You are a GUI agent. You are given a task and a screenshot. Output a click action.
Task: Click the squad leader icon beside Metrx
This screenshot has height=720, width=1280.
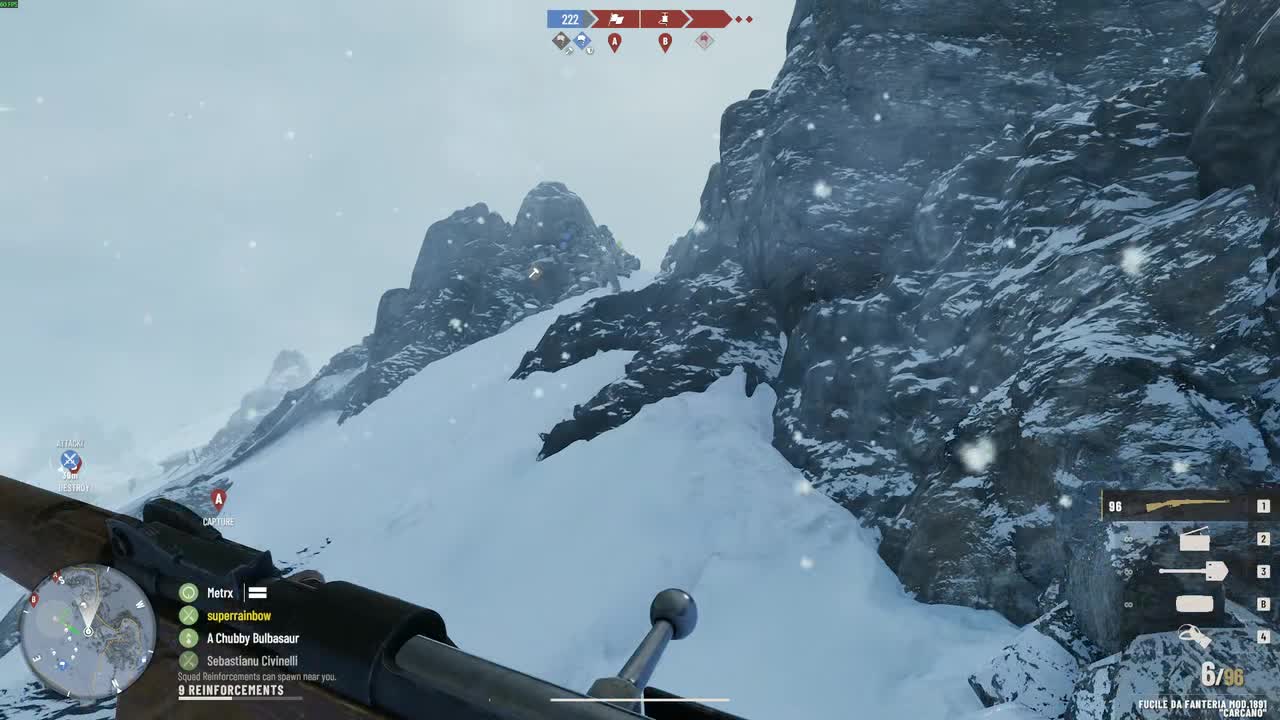tap(190, 591)
